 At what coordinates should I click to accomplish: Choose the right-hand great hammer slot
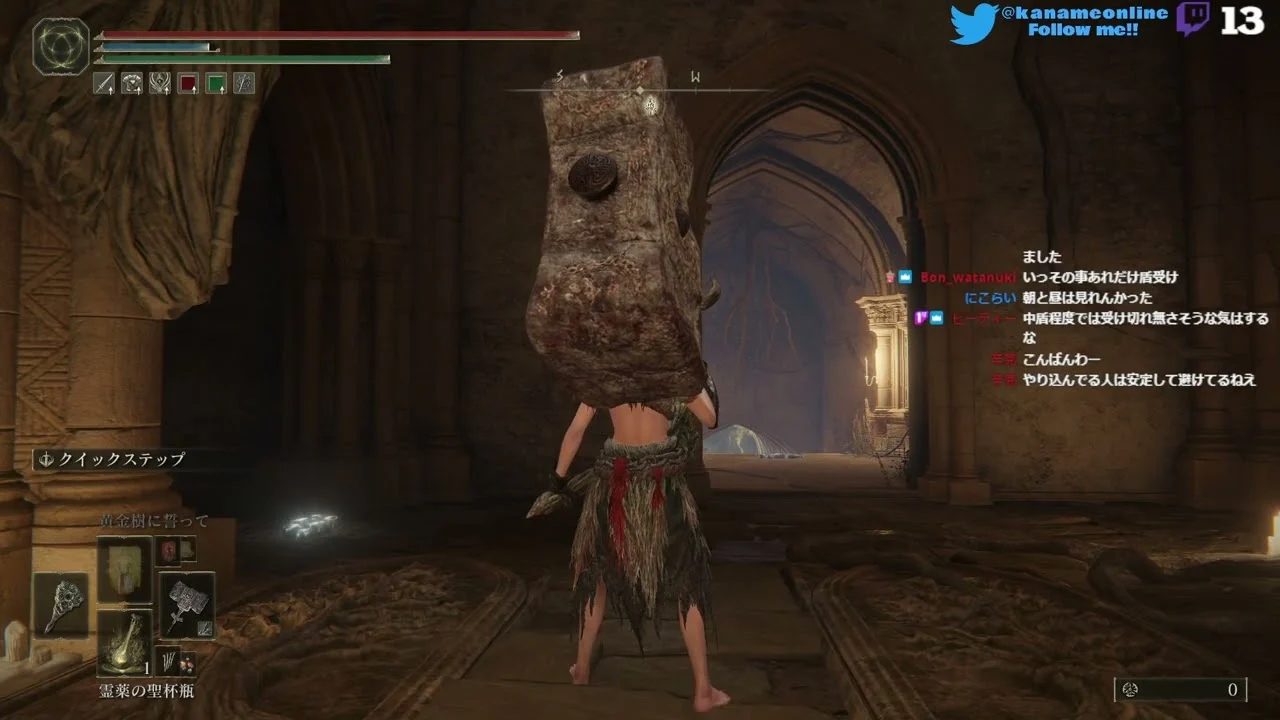(x=187, y=604)
